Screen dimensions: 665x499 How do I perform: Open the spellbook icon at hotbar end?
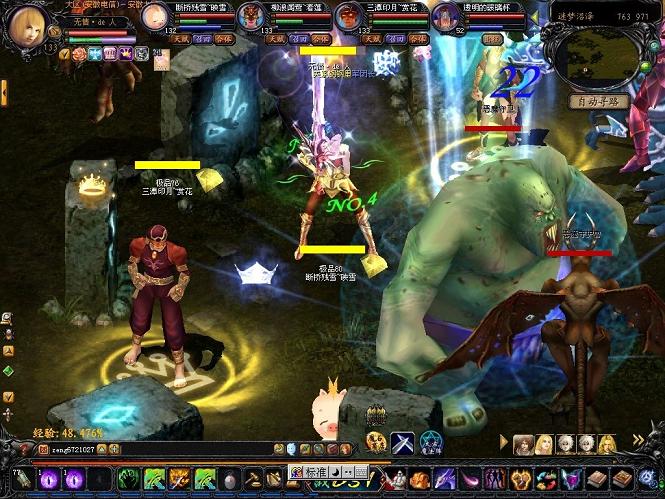pyautogui.click(x=622, y=479)
